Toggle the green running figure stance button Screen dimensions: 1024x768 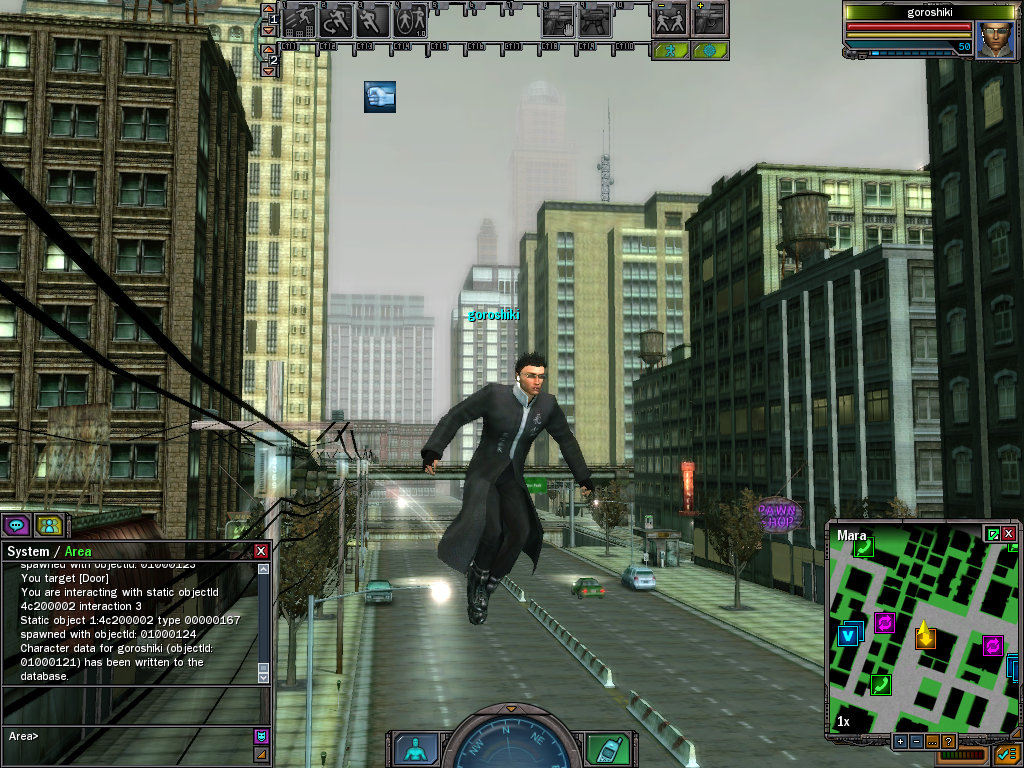[670, 49]
